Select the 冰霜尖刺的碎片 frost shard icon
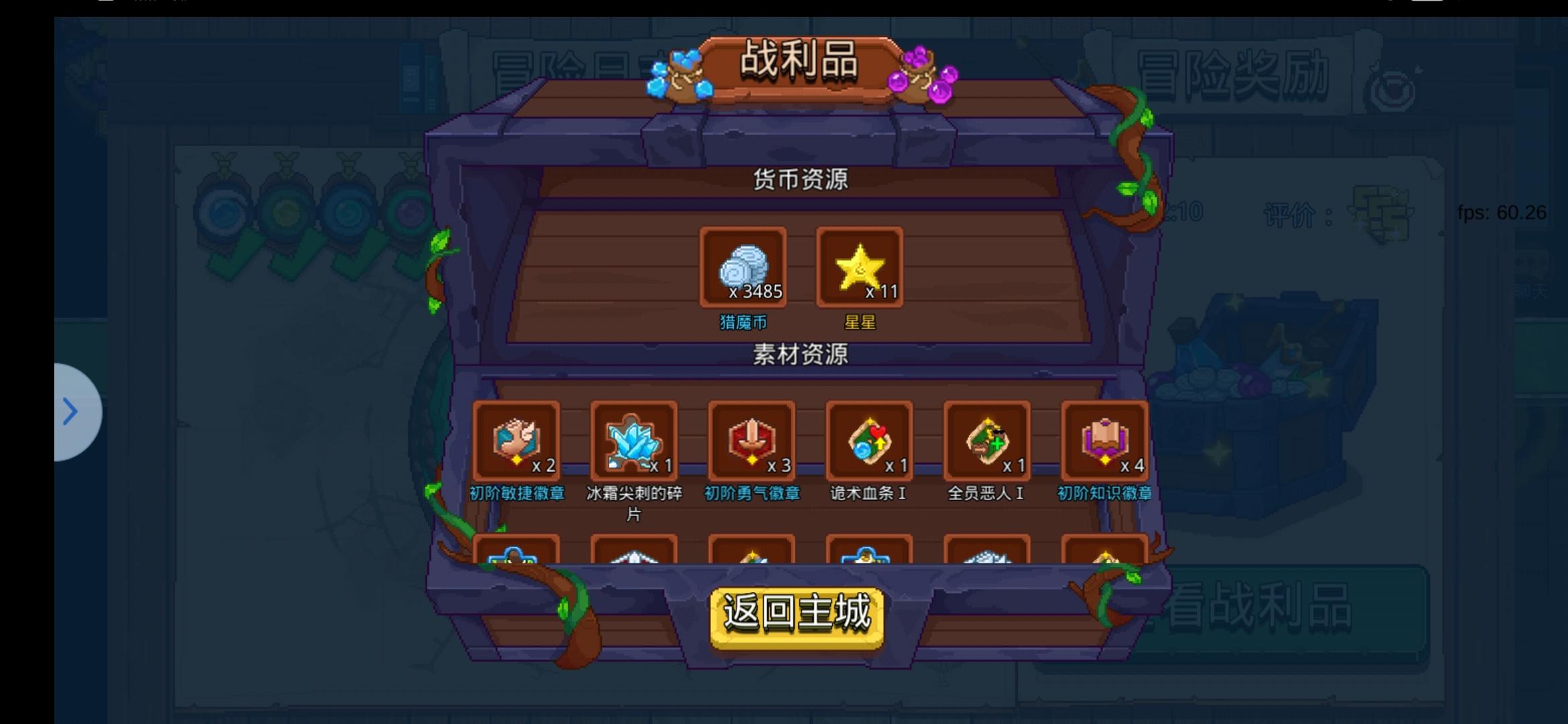 [x=633, y=441]
